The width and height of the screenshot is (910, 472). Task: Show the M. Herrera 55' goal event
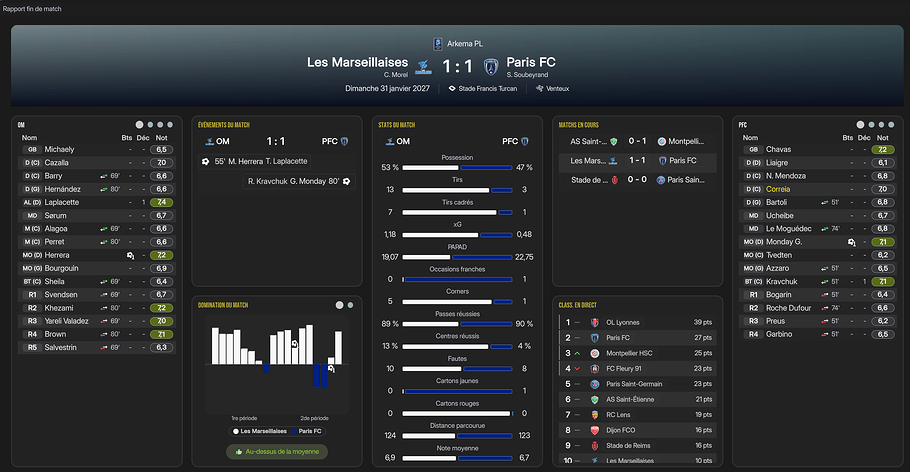260,161
